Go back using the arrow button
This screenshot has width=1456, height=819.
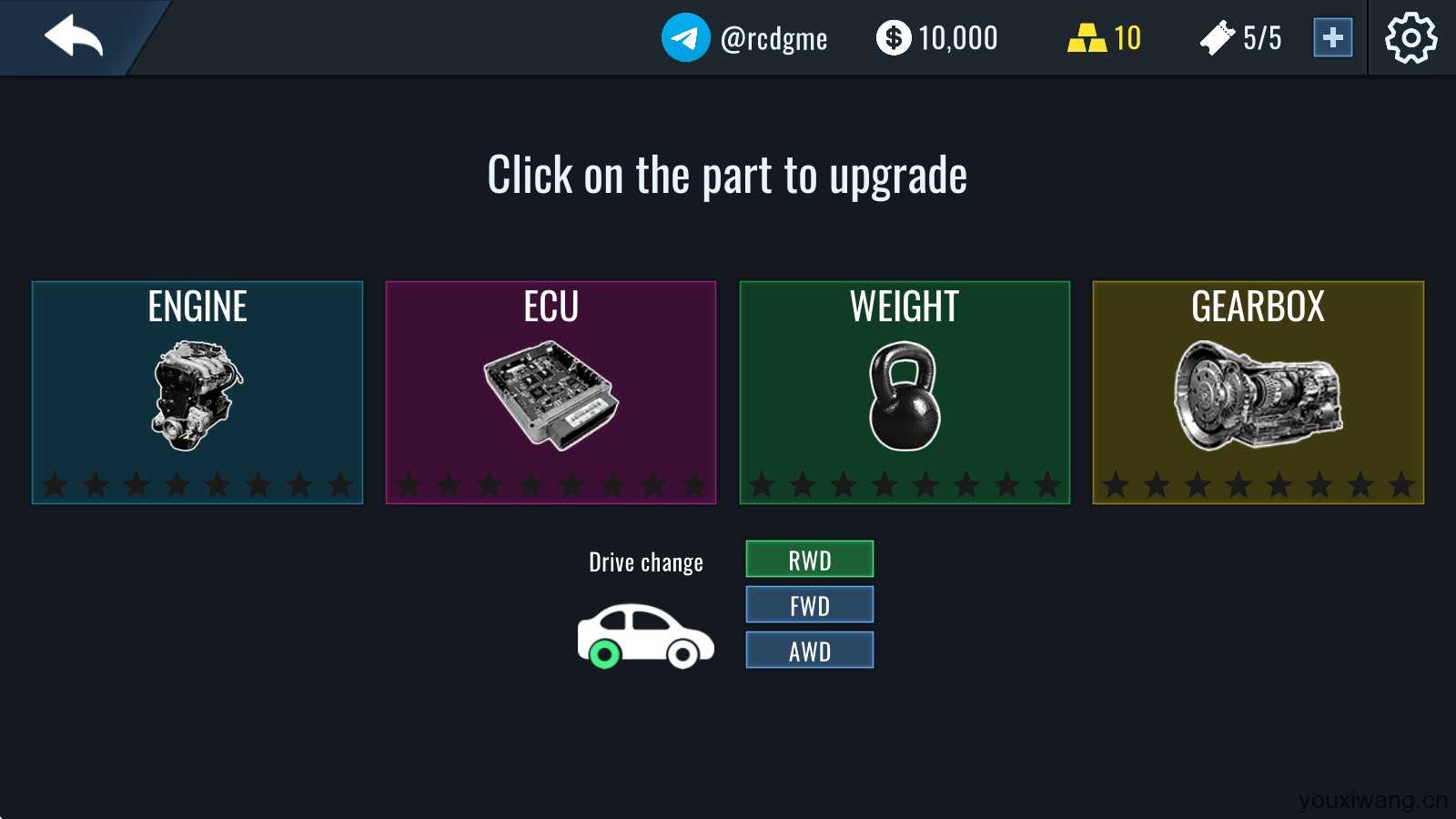(x=75, y=37)
